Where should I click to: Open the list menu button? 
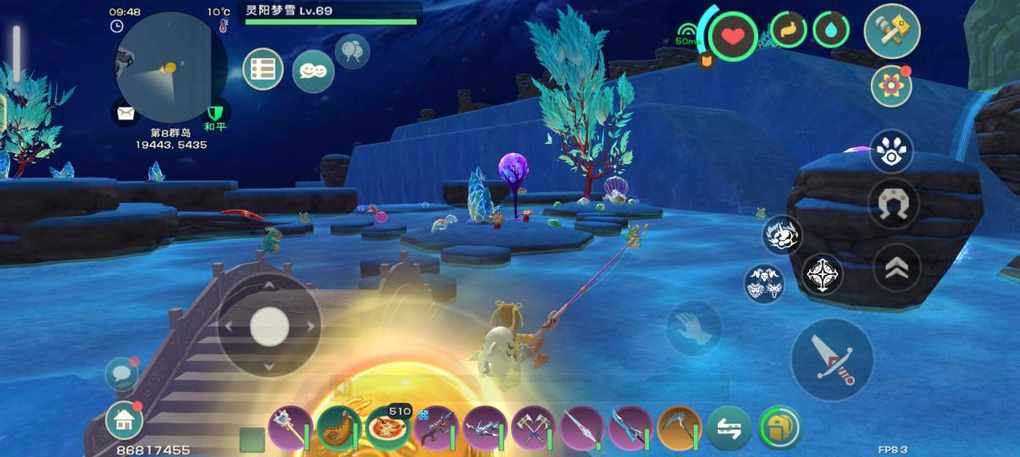(x=263, y=69)
